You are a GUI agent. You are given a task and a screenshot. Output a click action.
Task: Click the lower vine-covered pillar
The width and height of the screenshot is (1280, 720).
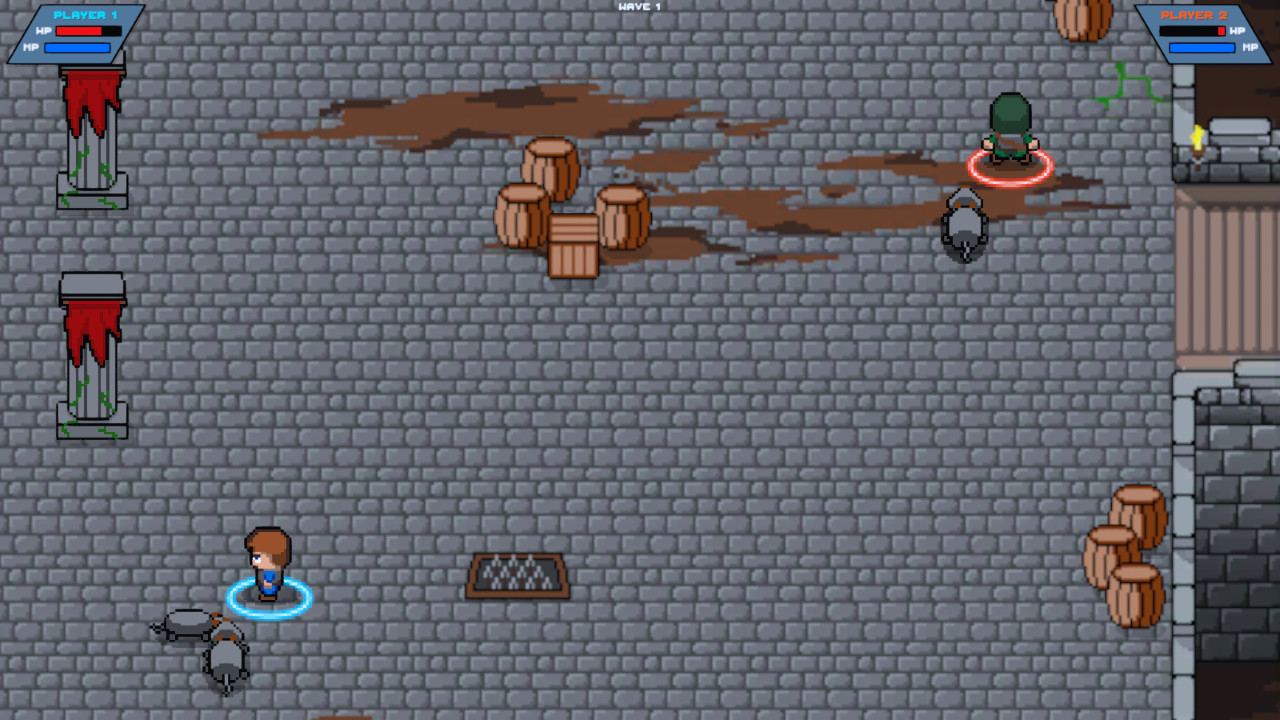click(90, 360)
